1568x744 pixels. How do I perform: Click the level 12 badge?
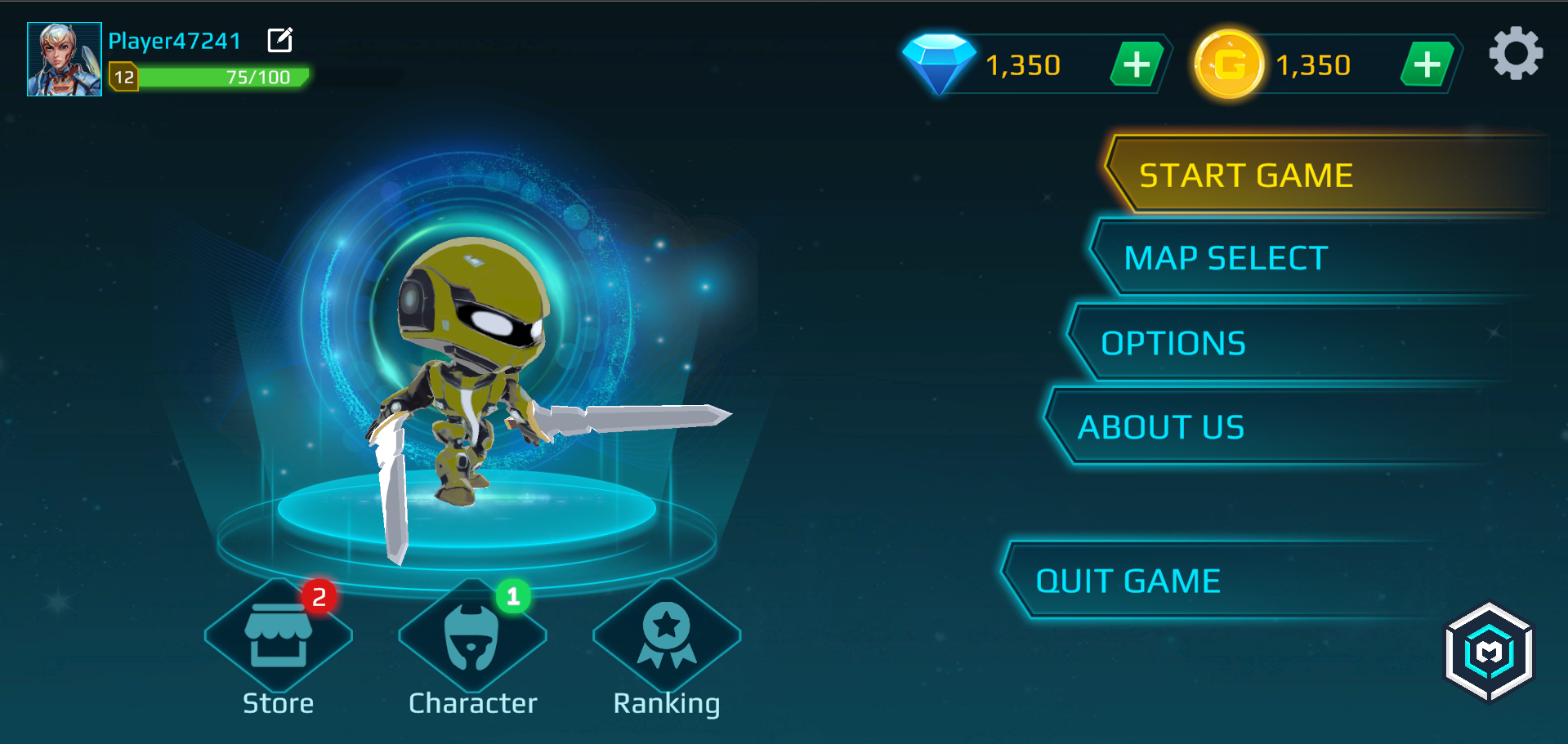124,78
